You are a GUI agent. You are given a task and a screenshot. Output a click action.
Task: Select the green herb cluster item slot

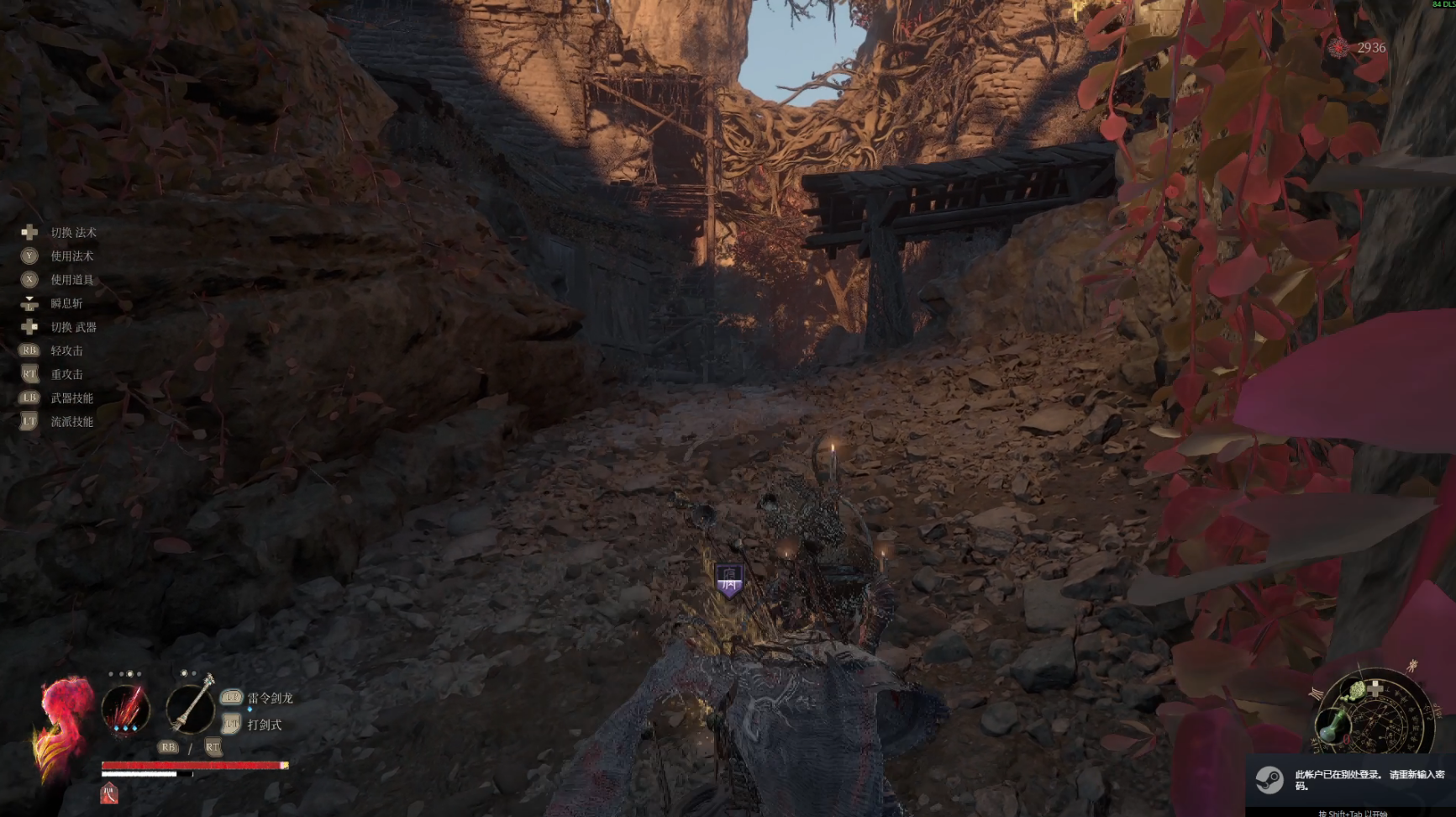tap(1355, 693)
